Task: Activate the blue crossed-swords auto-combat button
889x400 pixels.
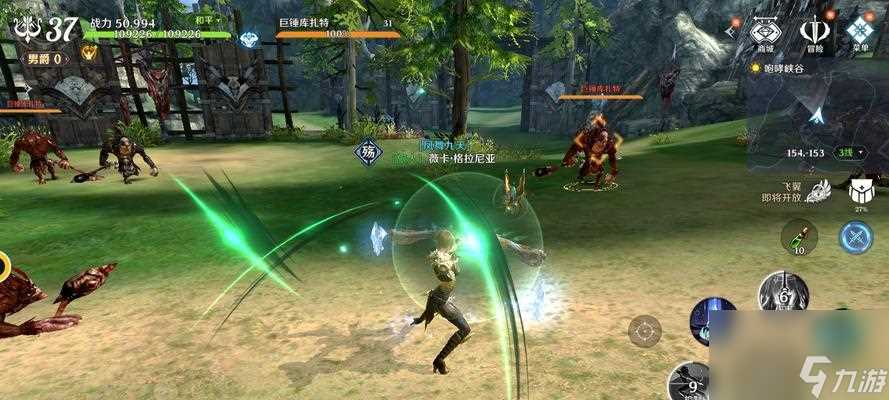Action: (856, 237)
